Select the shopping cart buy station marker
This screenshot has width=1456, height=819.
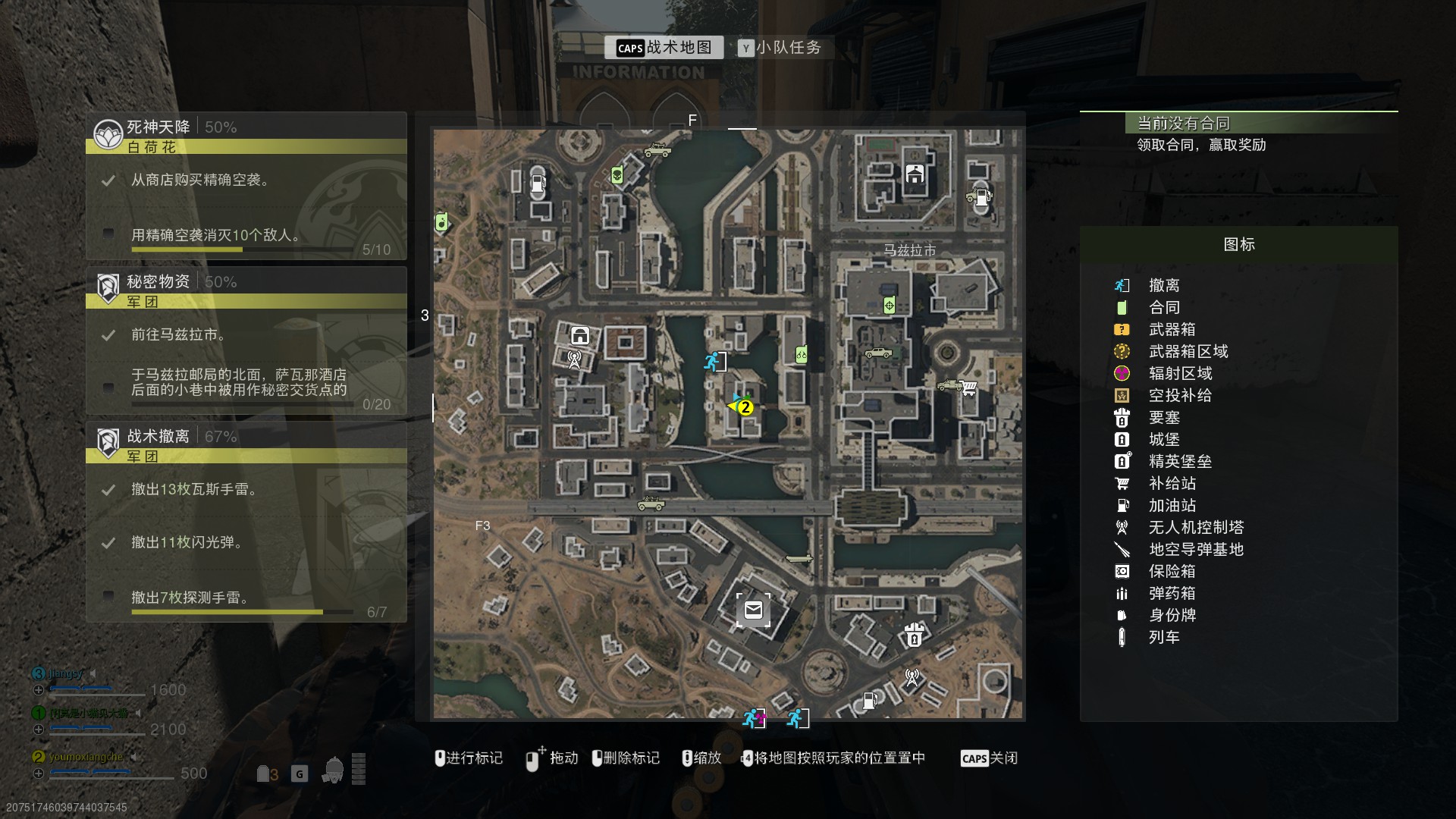click(x=968, y=388)
